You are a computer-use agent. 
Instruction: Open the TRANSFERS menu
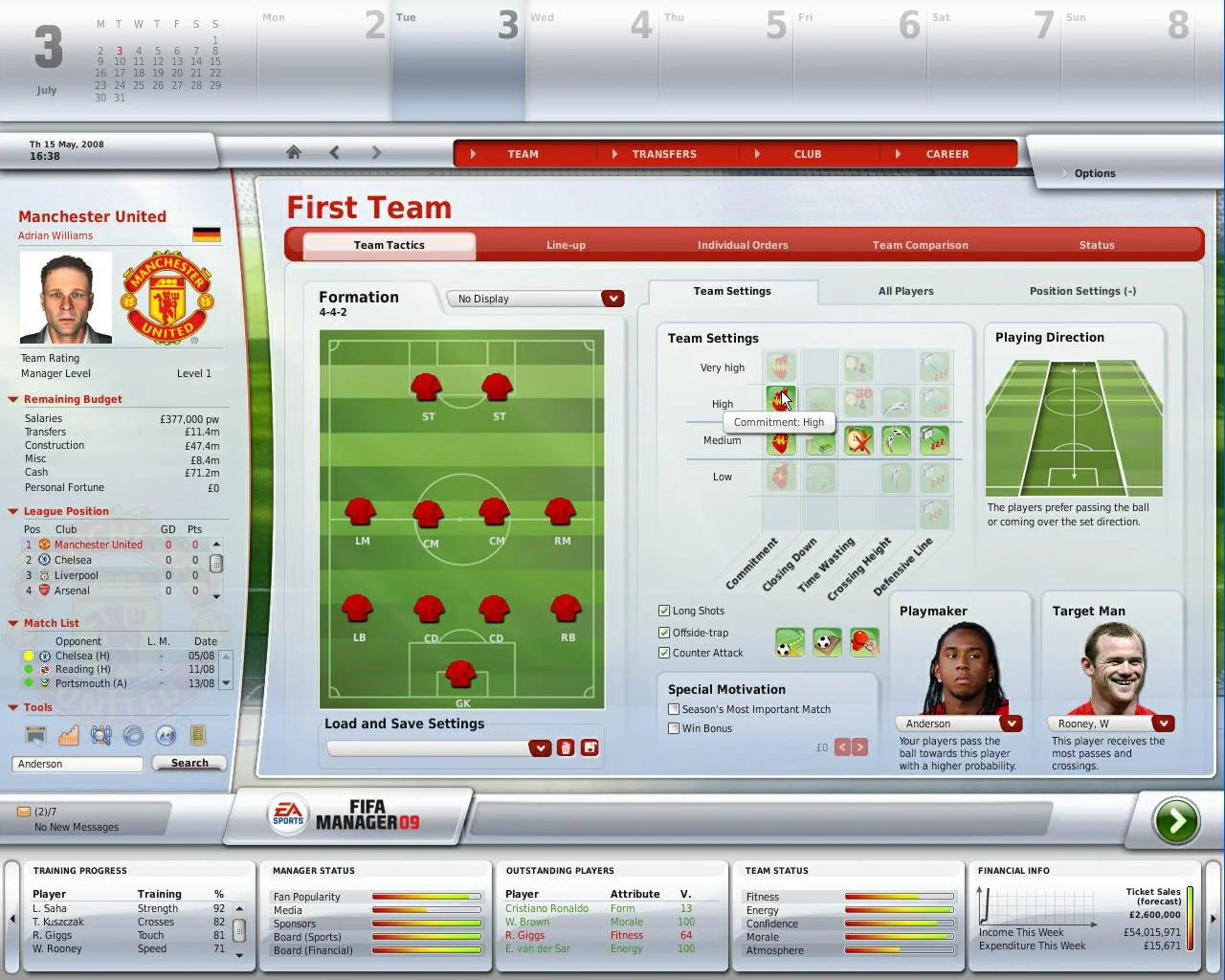pyautogui.click(x=663, y=154)
